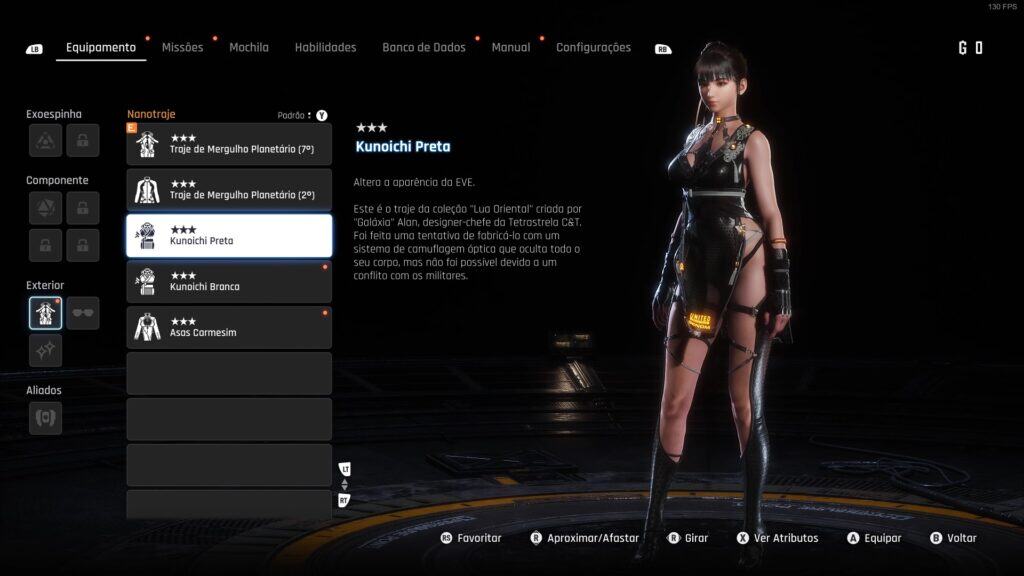Open the Manual tab
1024x576 pixels.
click(511, 47)
